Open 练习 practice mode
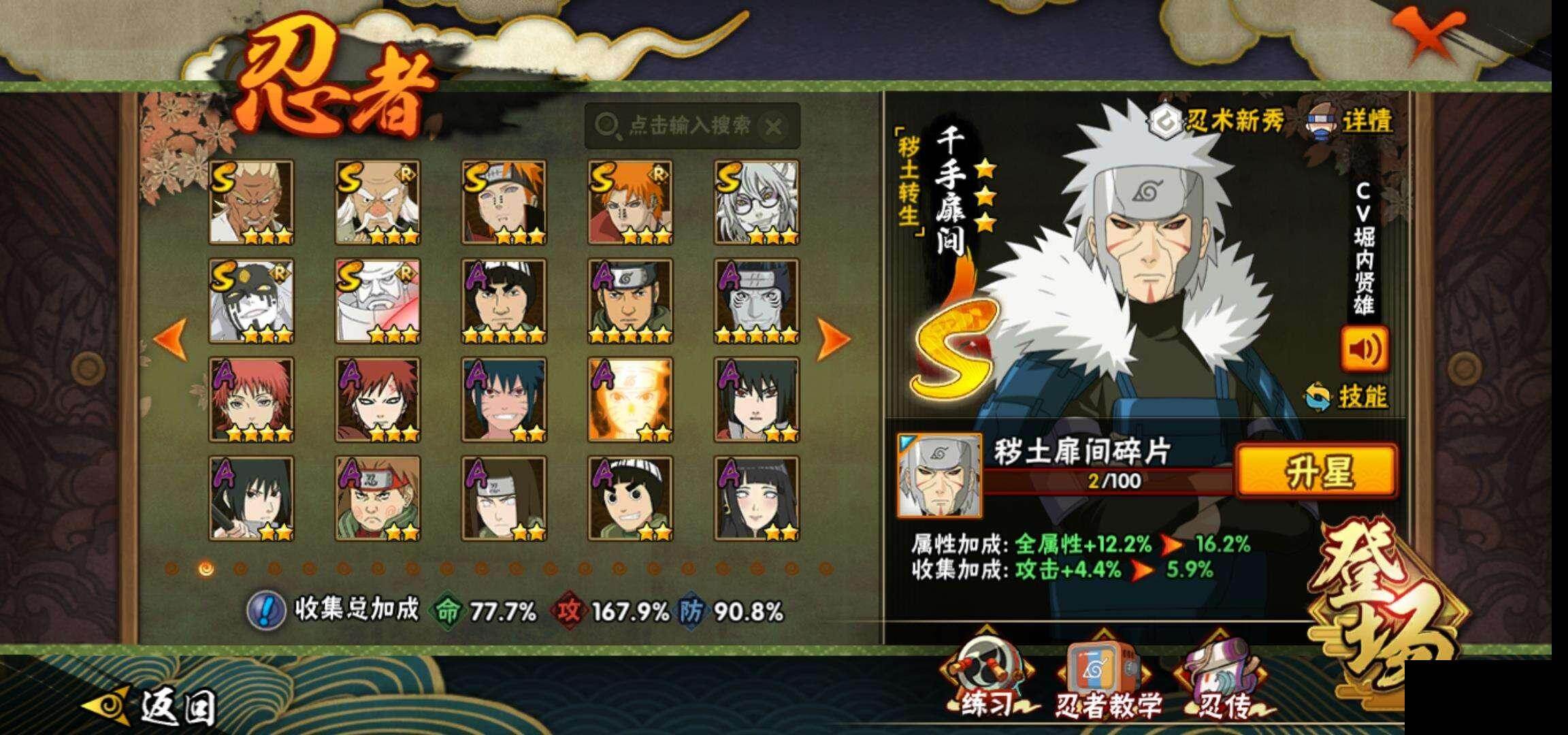The width and height of the screenshot is (1568, 735). click(986, 683)
